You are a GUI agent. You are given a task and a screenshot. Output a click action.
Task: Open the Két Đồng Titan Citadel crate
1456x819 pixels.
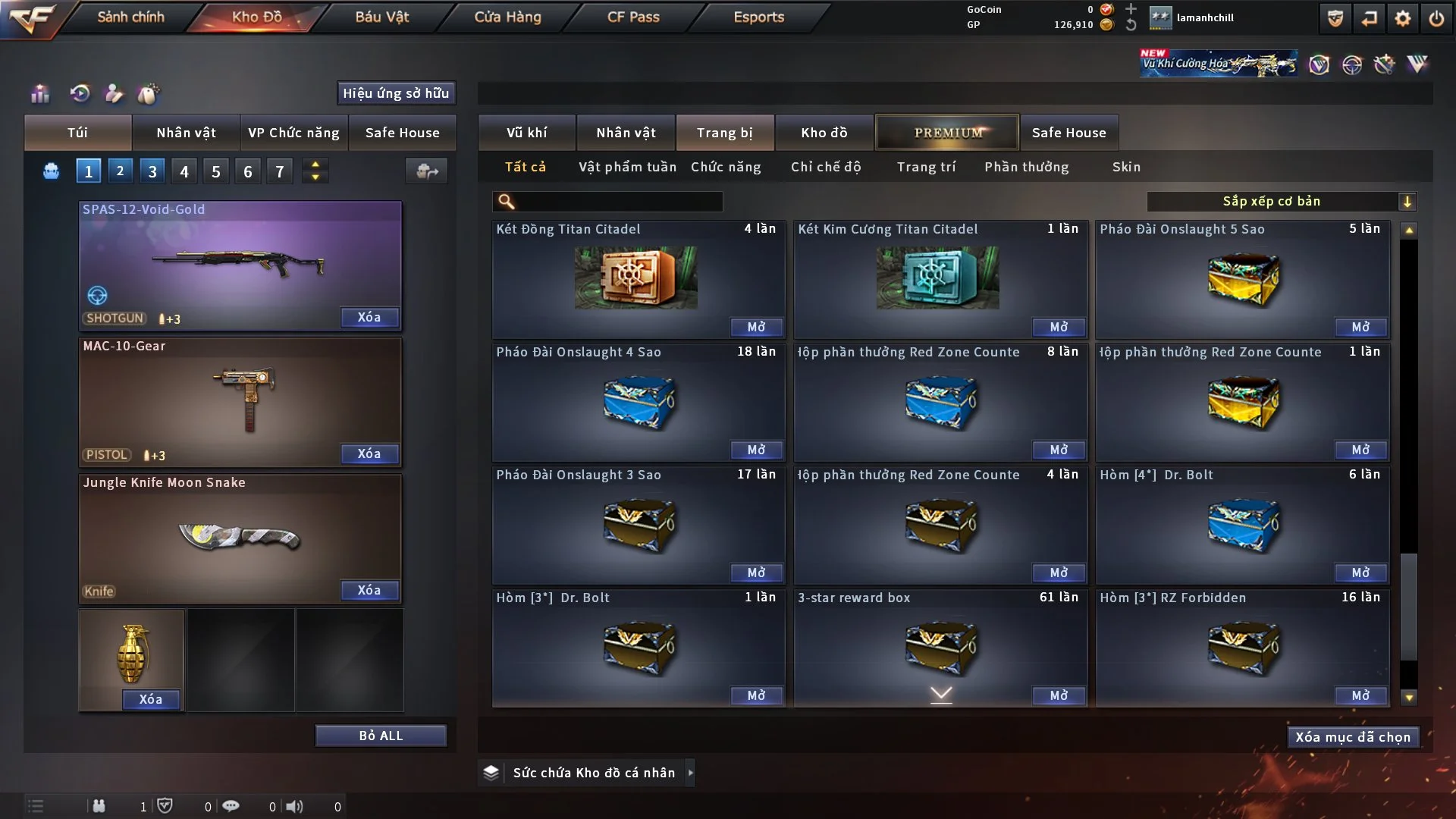pos(756,327)
